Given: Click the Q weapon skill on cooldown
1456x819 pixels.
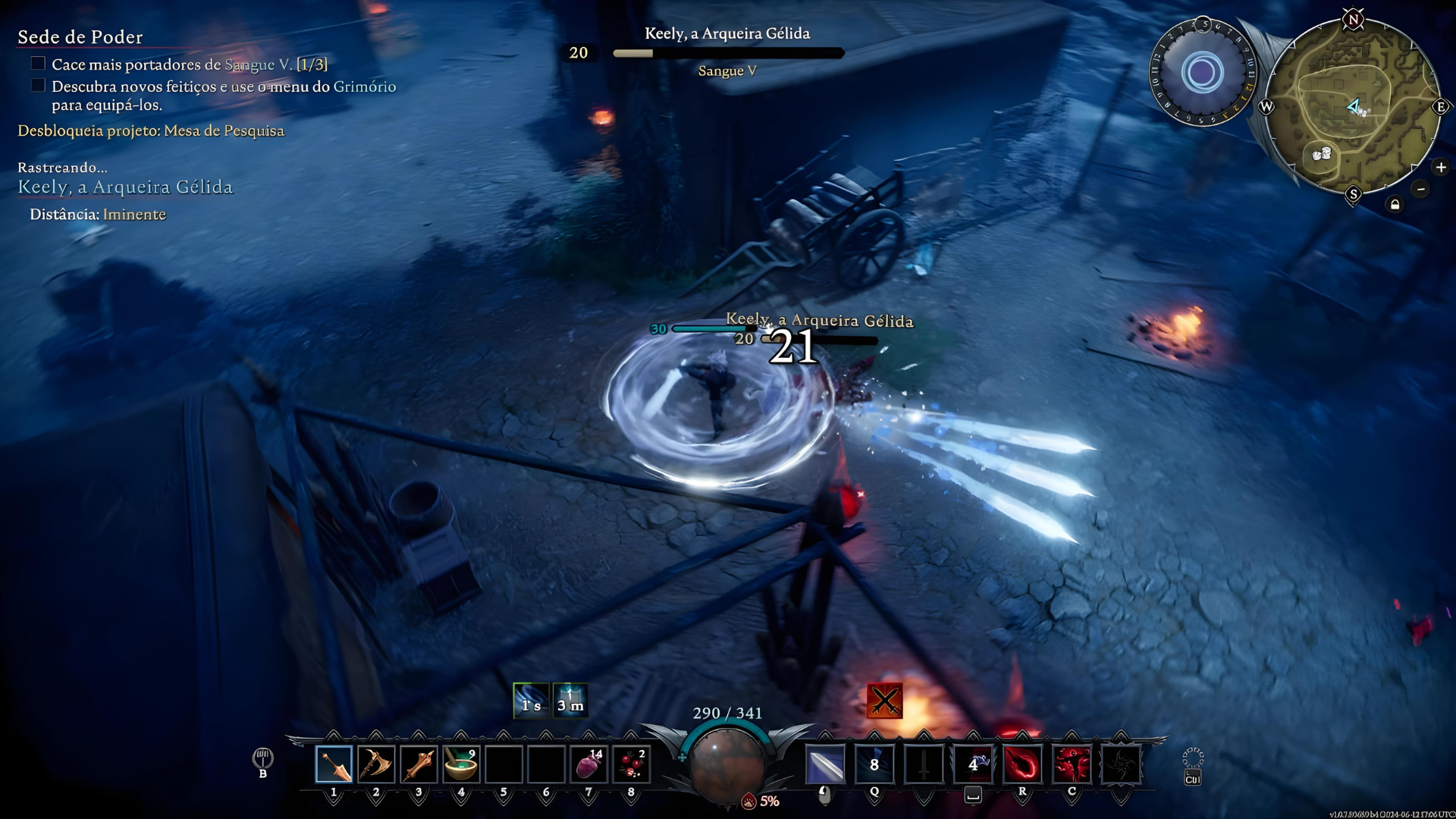Looking at the screenshot, I should 874,764.
